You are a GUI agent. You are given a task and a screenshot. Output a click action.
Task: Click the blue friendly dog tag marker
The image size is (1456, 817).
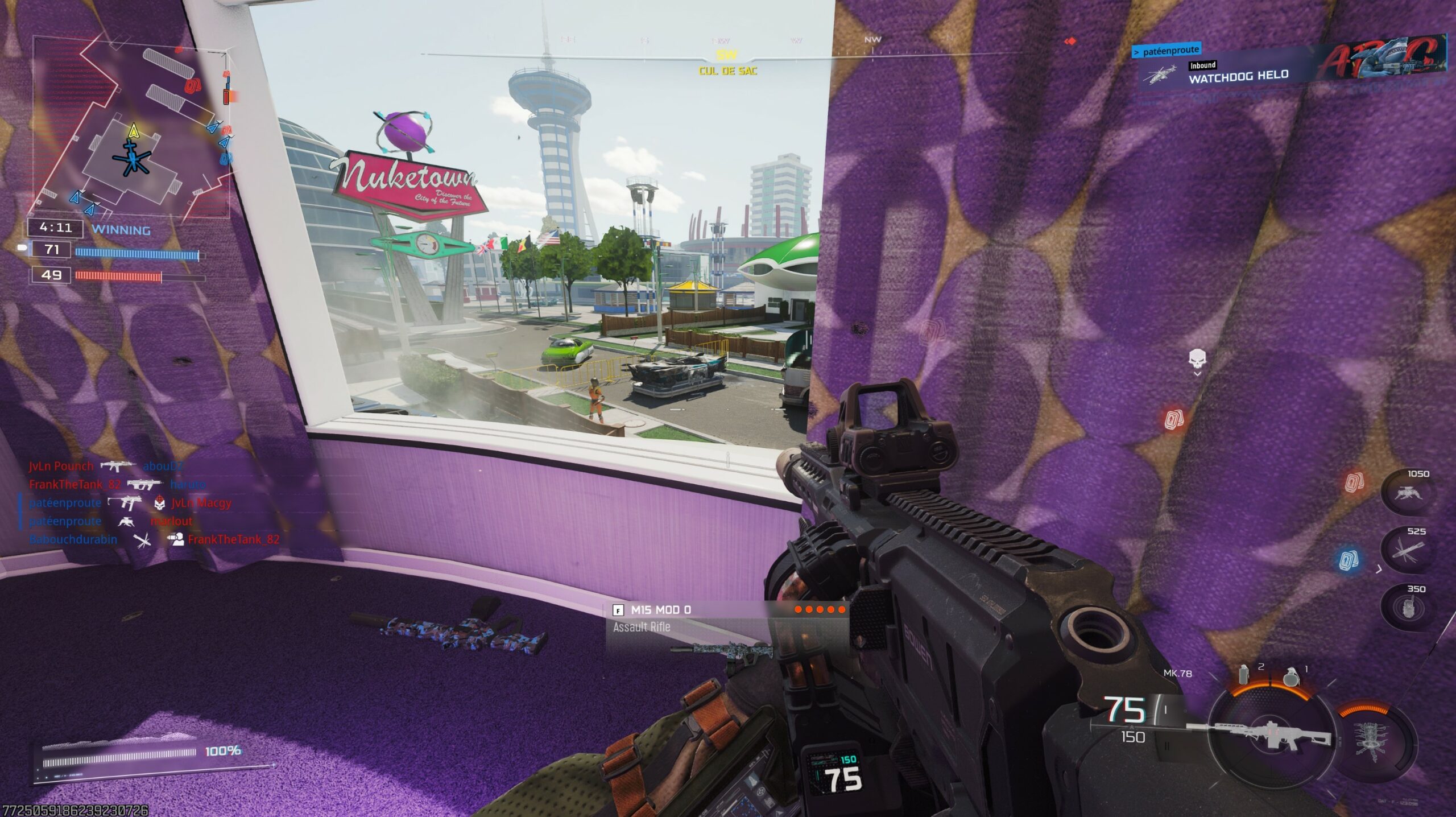[1349, 560]
